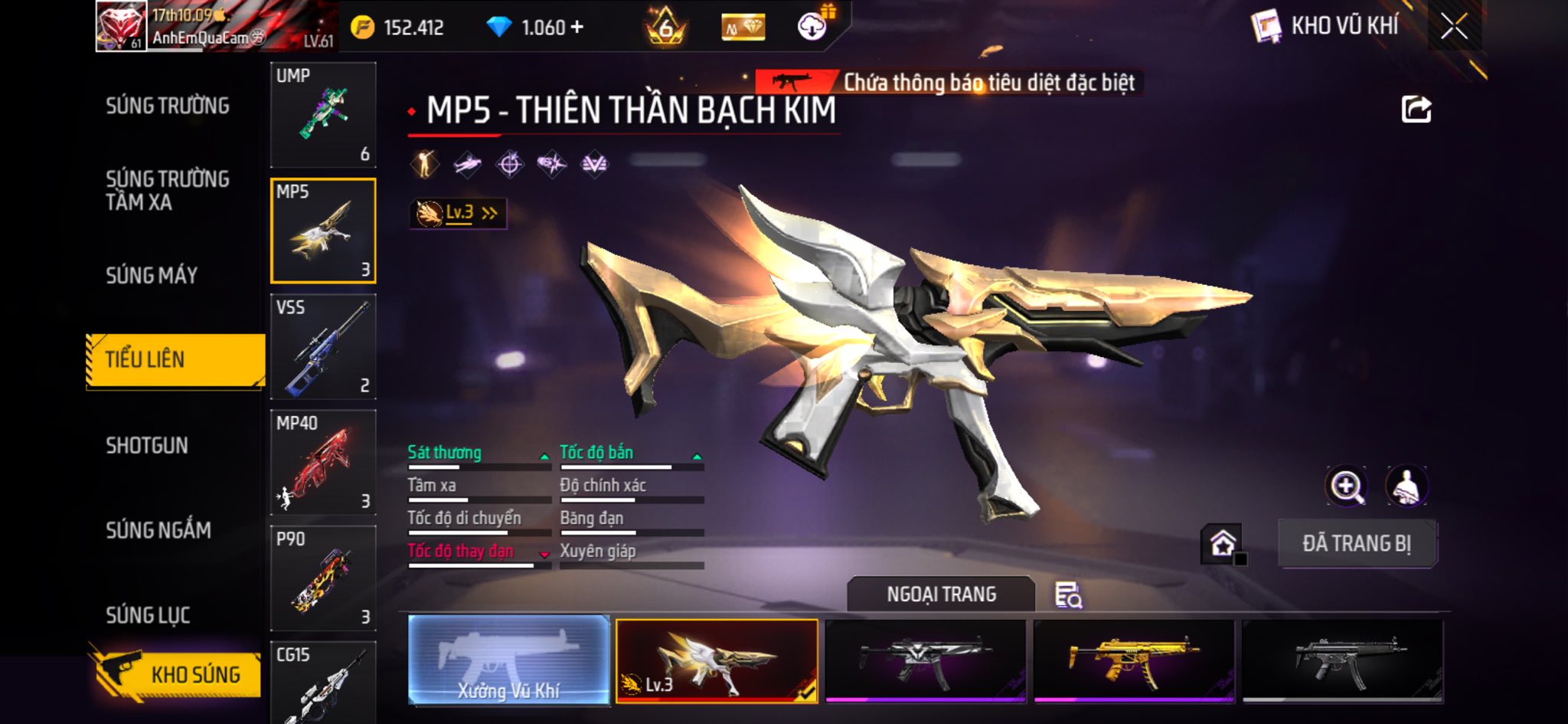Expand the Lv.3 skin level badge
The height and width of the screenshot is (724, 1568).
coord(458,213)
